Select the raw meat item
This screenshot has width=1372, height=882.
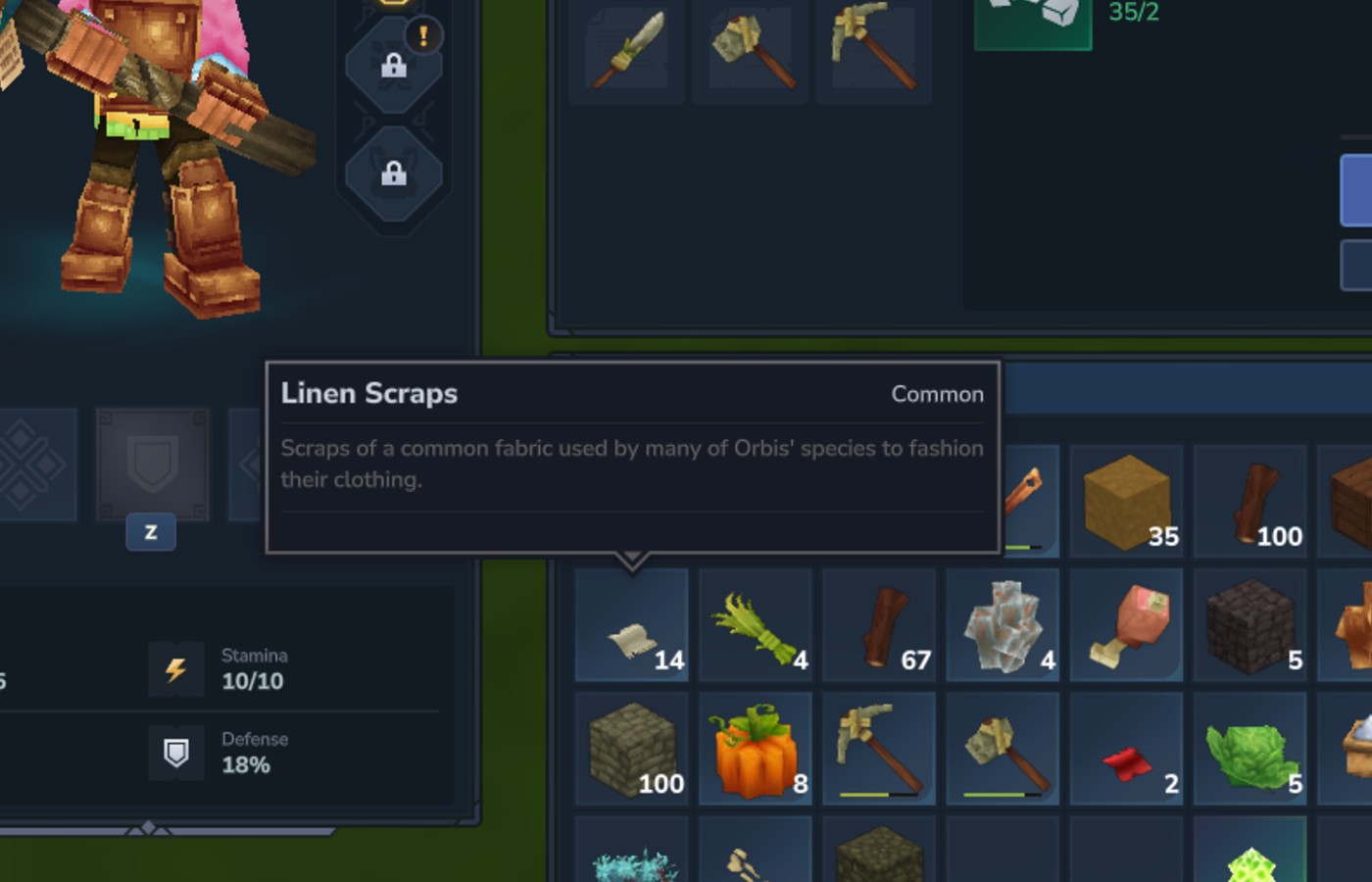click(x=1126, y=625)
